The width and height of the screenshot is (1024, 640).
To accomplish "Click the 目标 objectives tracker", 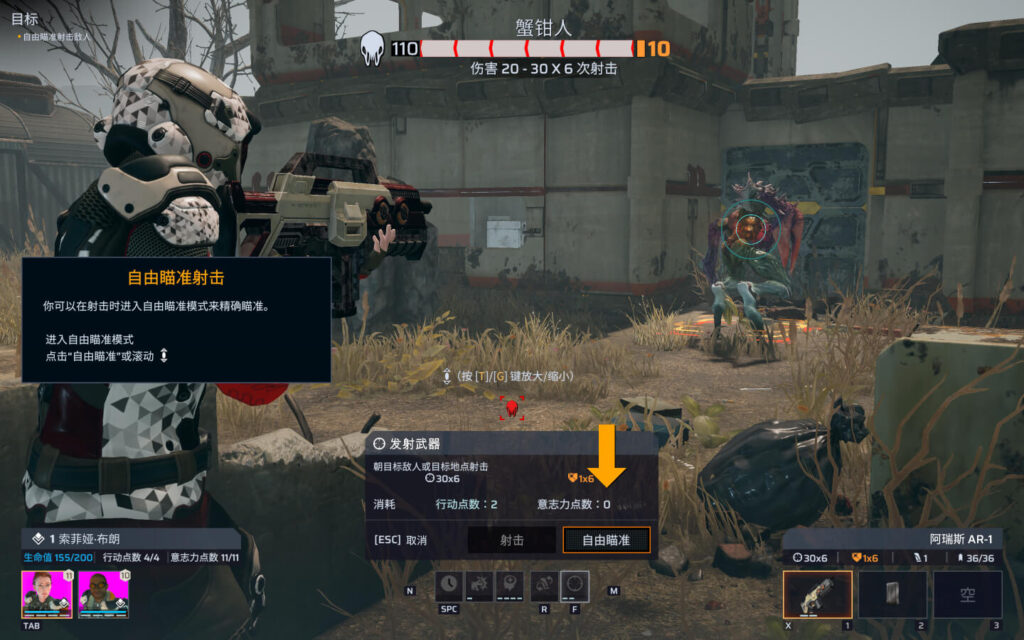I will (x=24, y=18).
